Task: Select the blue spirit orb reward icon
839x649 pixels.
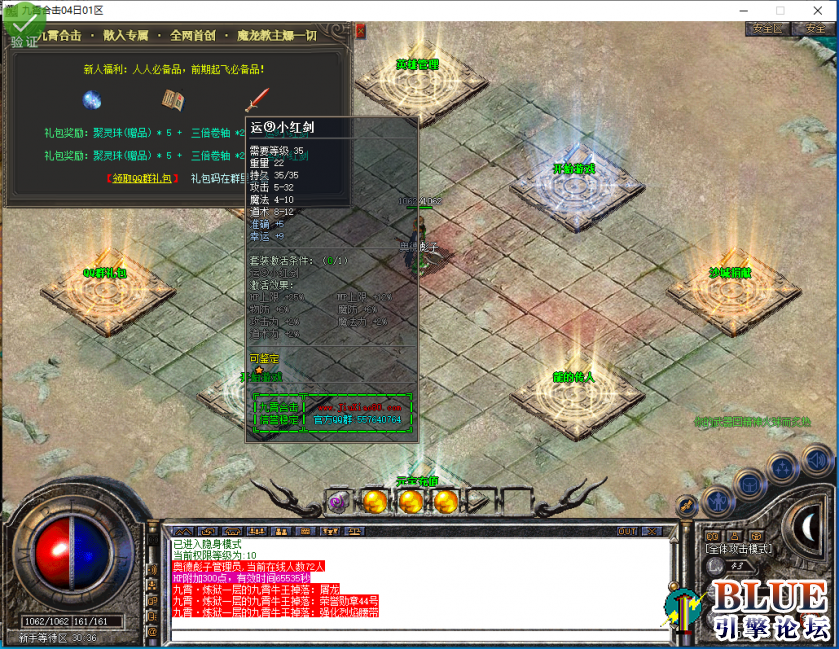Action: pyautogui.click(x=93, y=100)
